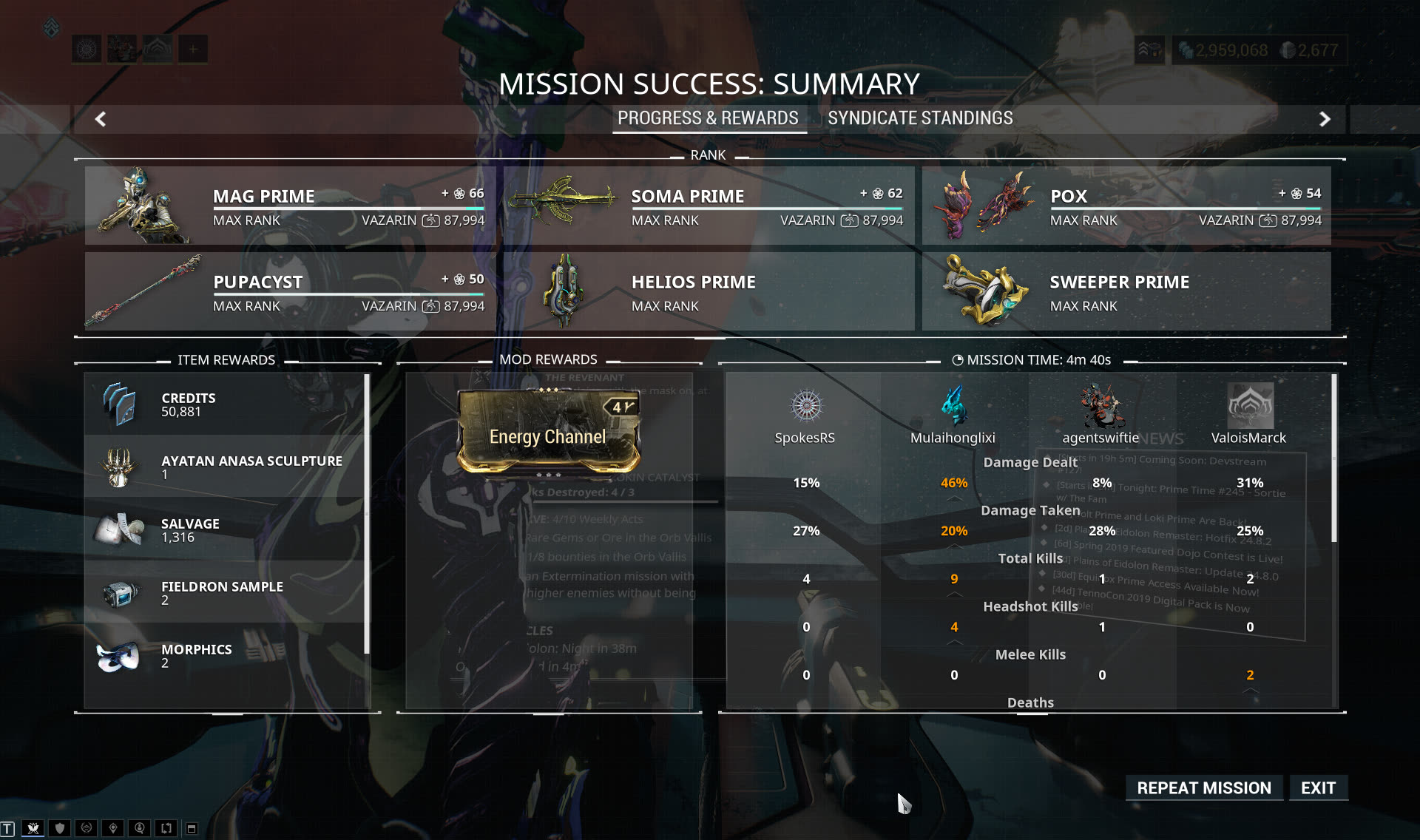Click the Pox rank entry
This screenshot has height=840, width=1420.
coord(1126,206)
